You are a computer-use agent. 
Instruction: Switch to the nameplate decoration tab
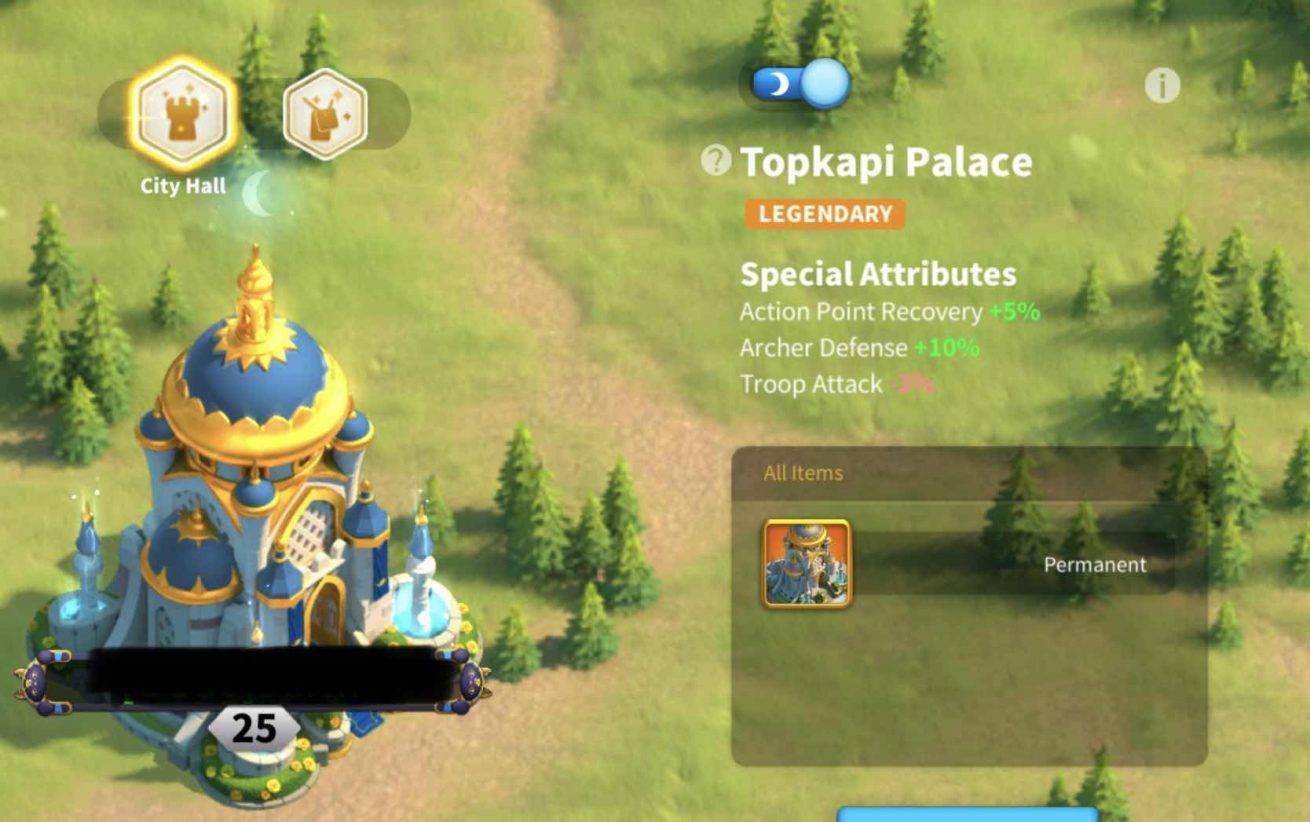pyautogui.click(x=325, y=113)
